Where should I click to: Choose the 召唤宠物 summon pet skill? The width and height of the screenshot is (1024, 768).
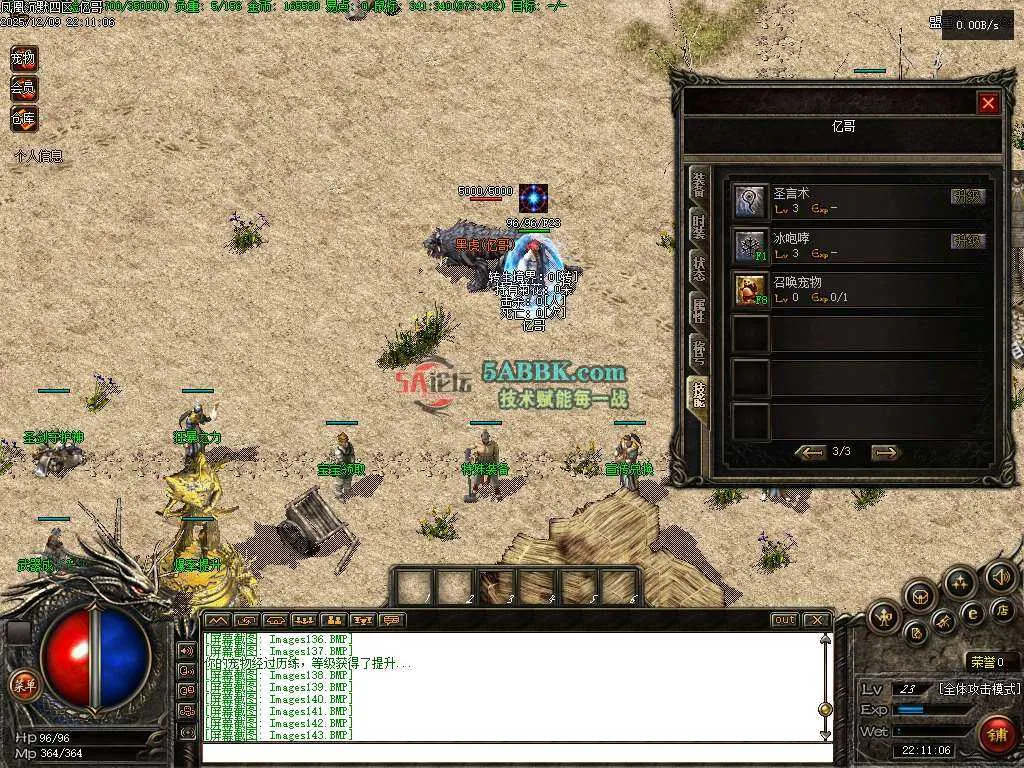point(750,290)
